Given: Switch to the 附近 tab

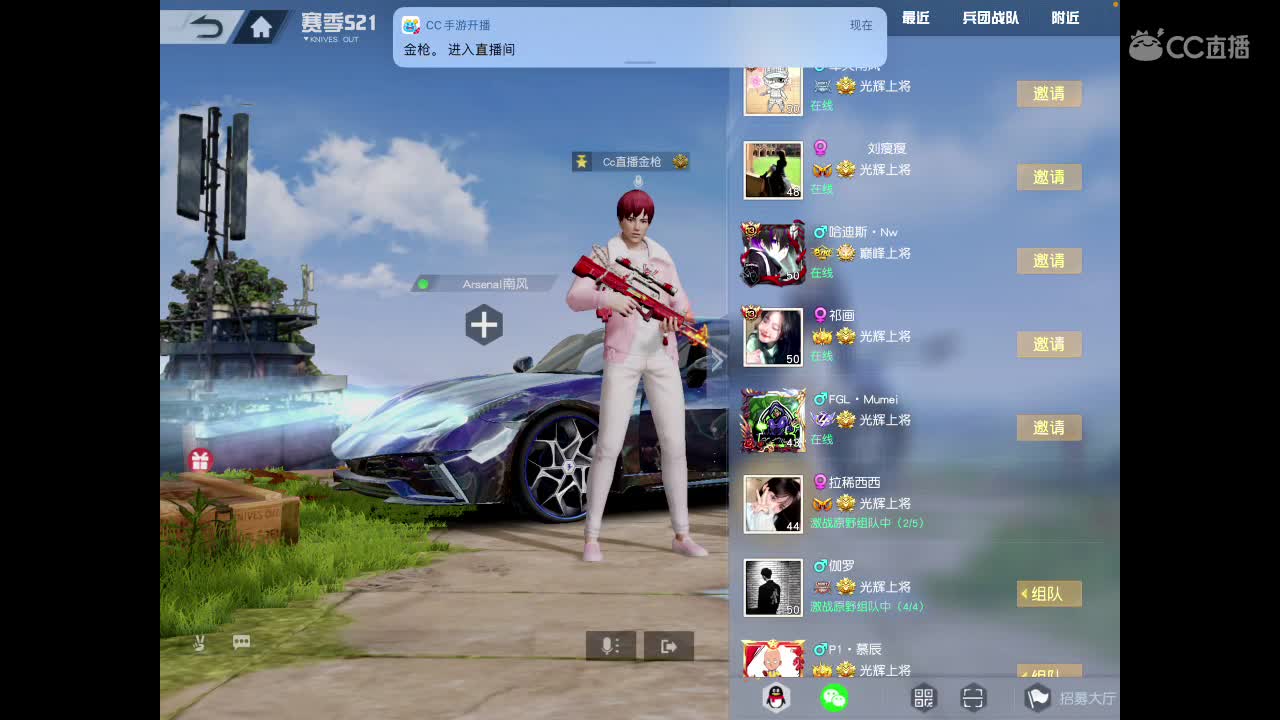Looking at the screenshot, I should (x=1064, y=17).
